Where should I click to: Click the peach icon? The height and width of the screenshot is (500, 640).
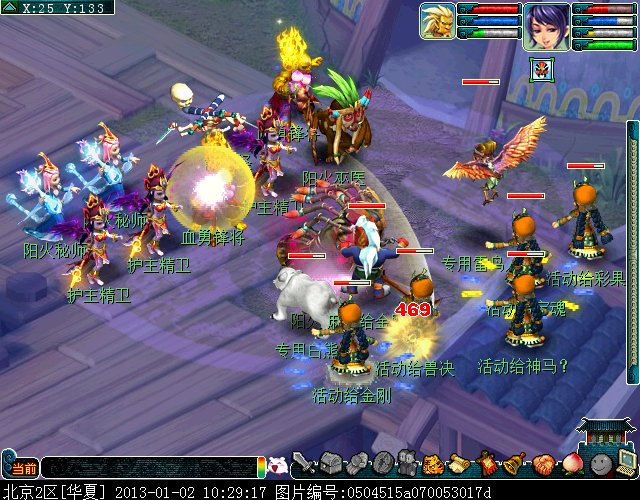(570, 464)
